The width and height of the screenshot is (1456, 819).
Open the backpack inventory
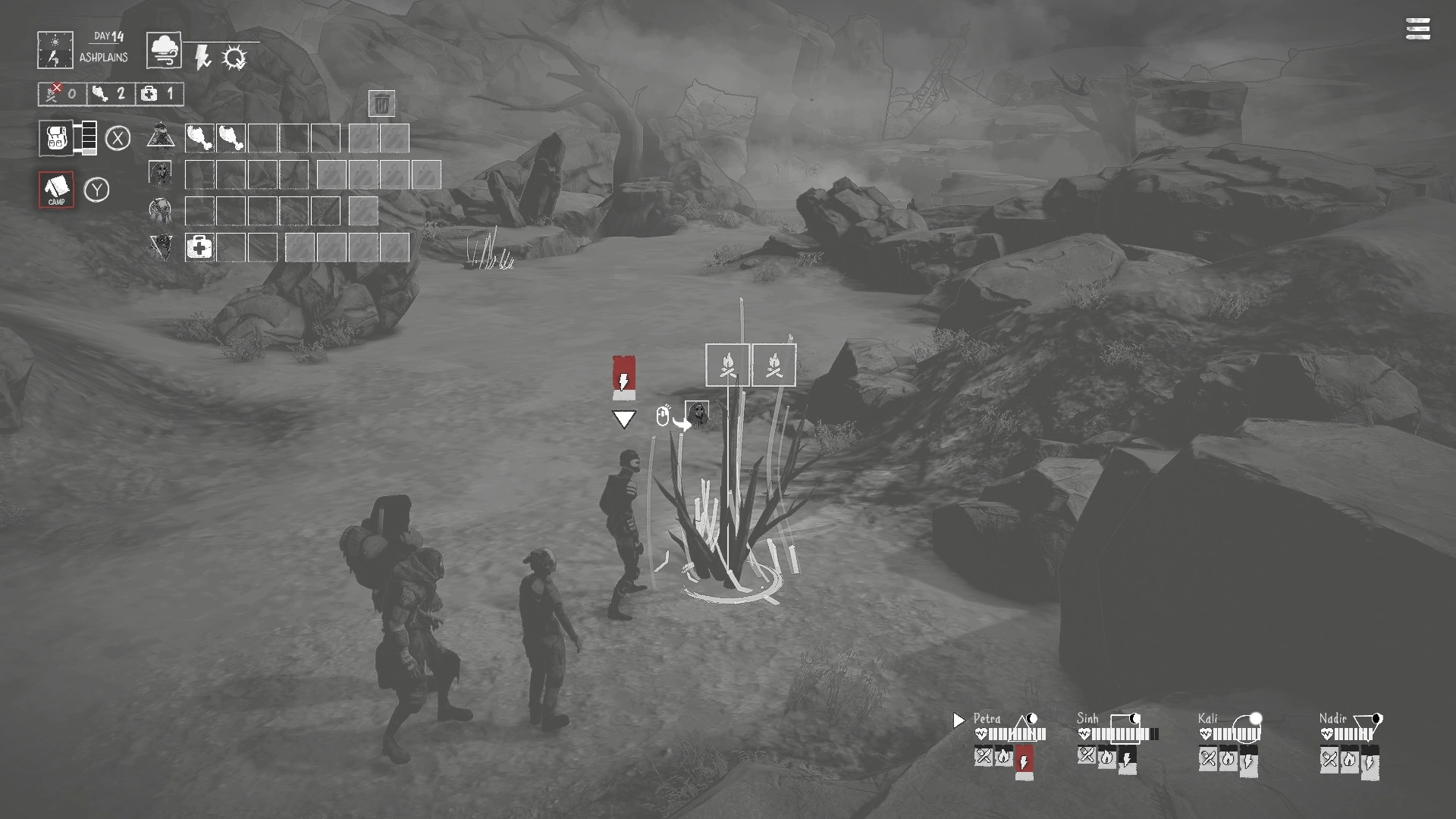click(x=56, y=138)
